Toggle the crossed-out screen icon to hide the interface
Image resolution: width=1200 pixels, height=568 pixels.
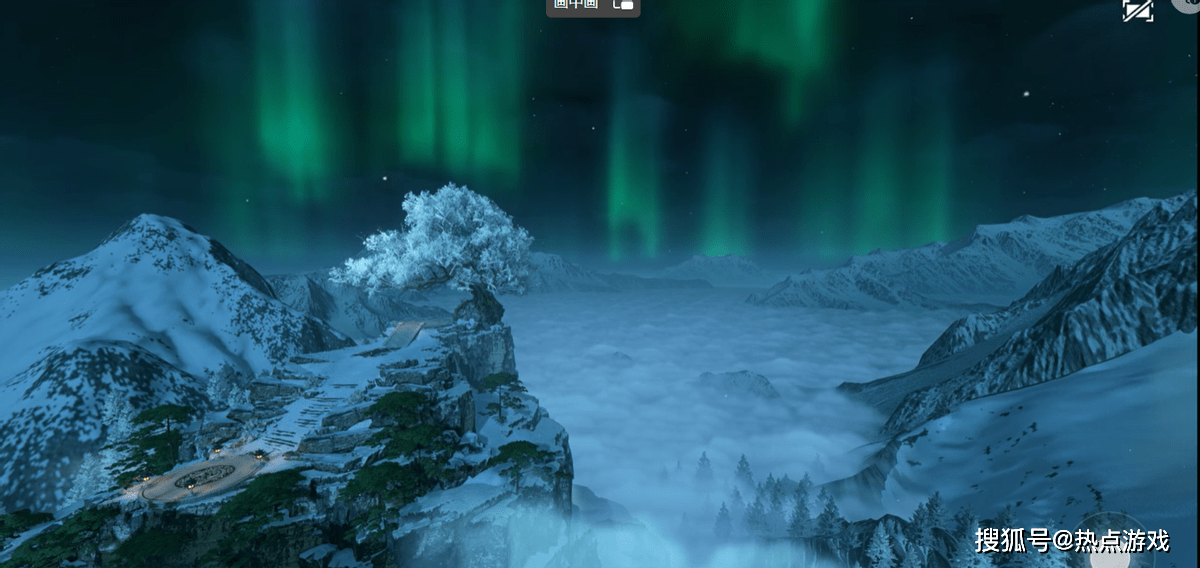(1138, 9)
